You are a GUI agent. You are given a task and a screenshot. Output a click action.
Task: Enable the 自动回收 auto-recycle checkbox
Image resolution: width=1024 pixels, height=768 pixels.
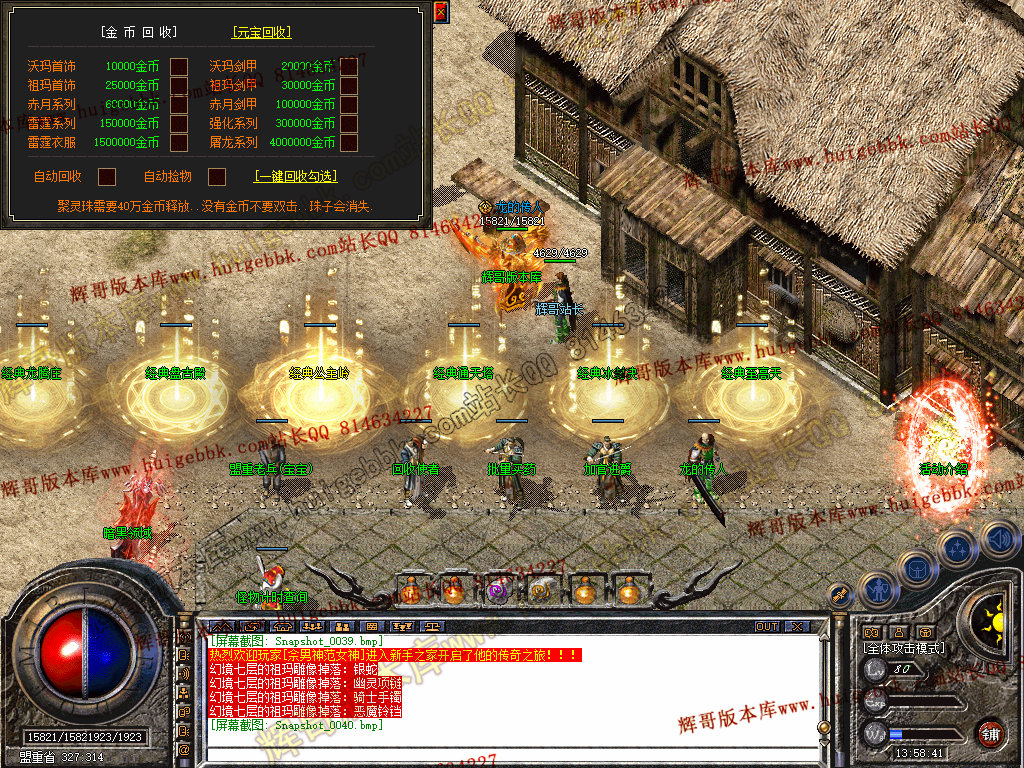(107, 177)
